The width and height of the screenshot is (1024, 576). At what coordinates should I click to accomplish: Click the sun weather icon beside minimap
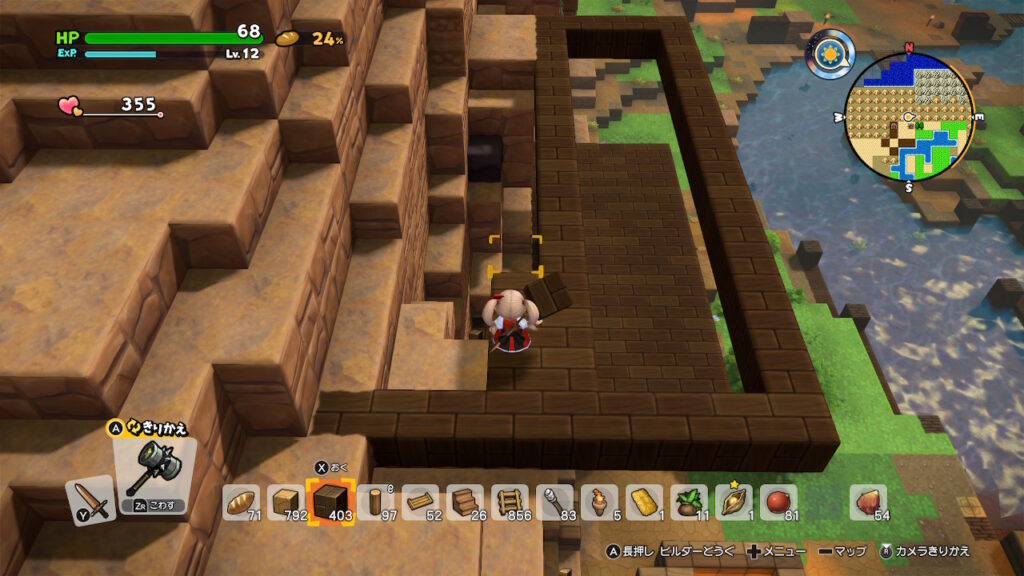click(x=830, y=54)
